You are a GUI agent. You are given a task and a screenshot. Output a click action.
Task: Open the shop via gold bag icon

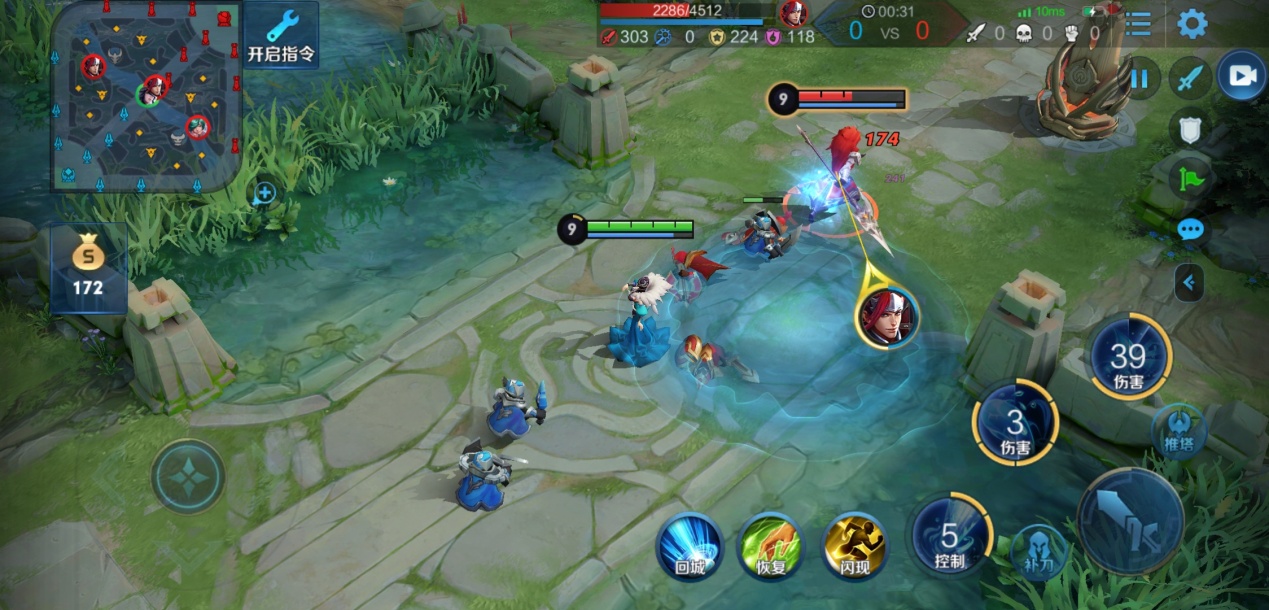[x=89, y=268]
